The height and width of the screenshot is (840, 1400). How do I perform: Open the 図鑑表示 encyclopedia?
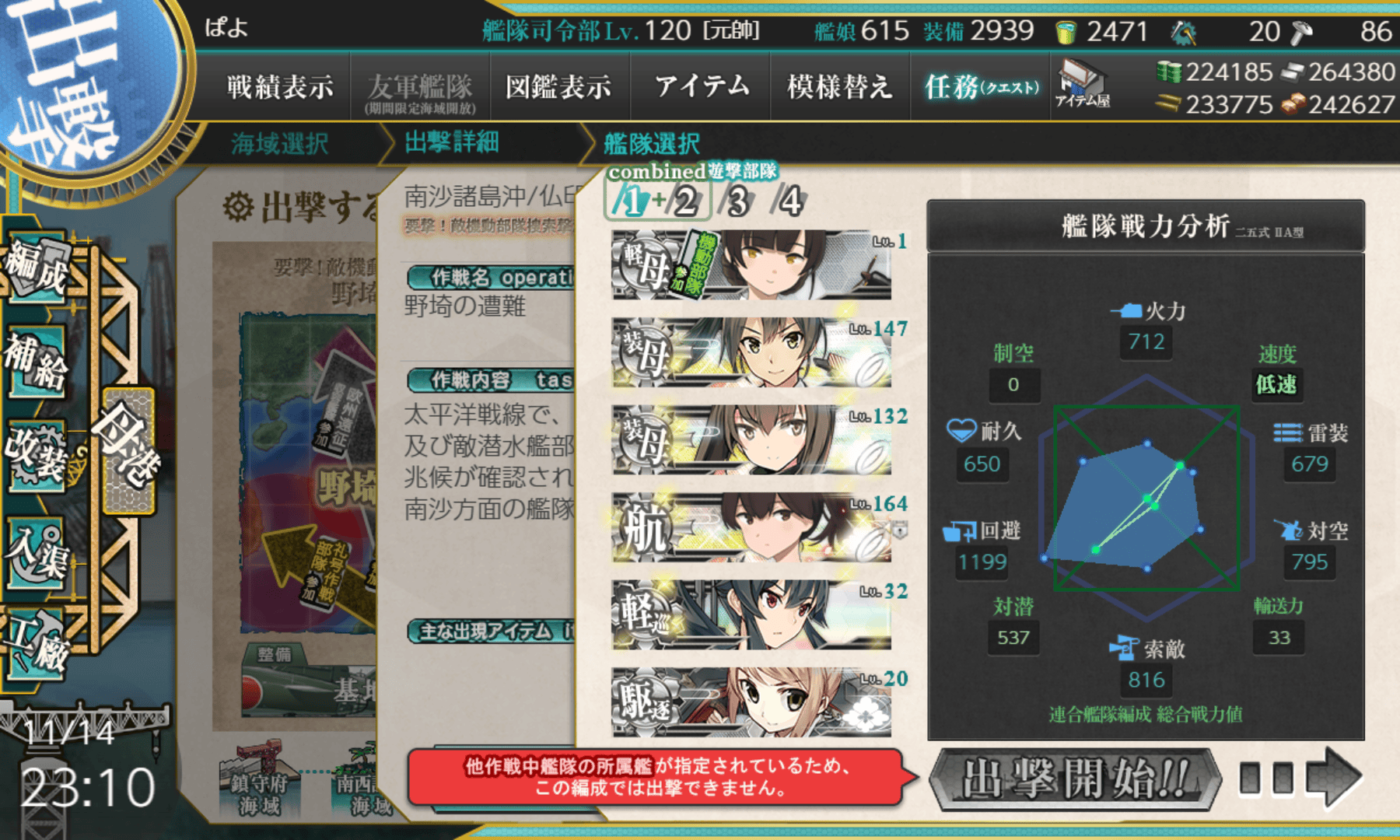click(558, 87)
